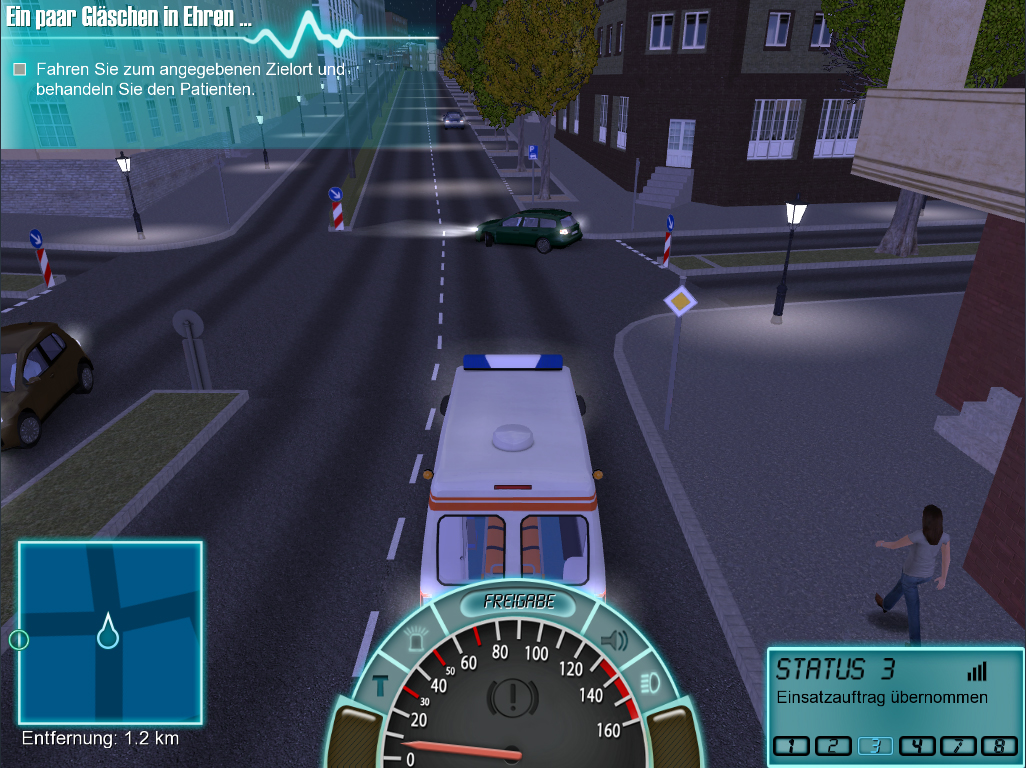Toggle the blue emergency light icon

click(x=416, y=637)
